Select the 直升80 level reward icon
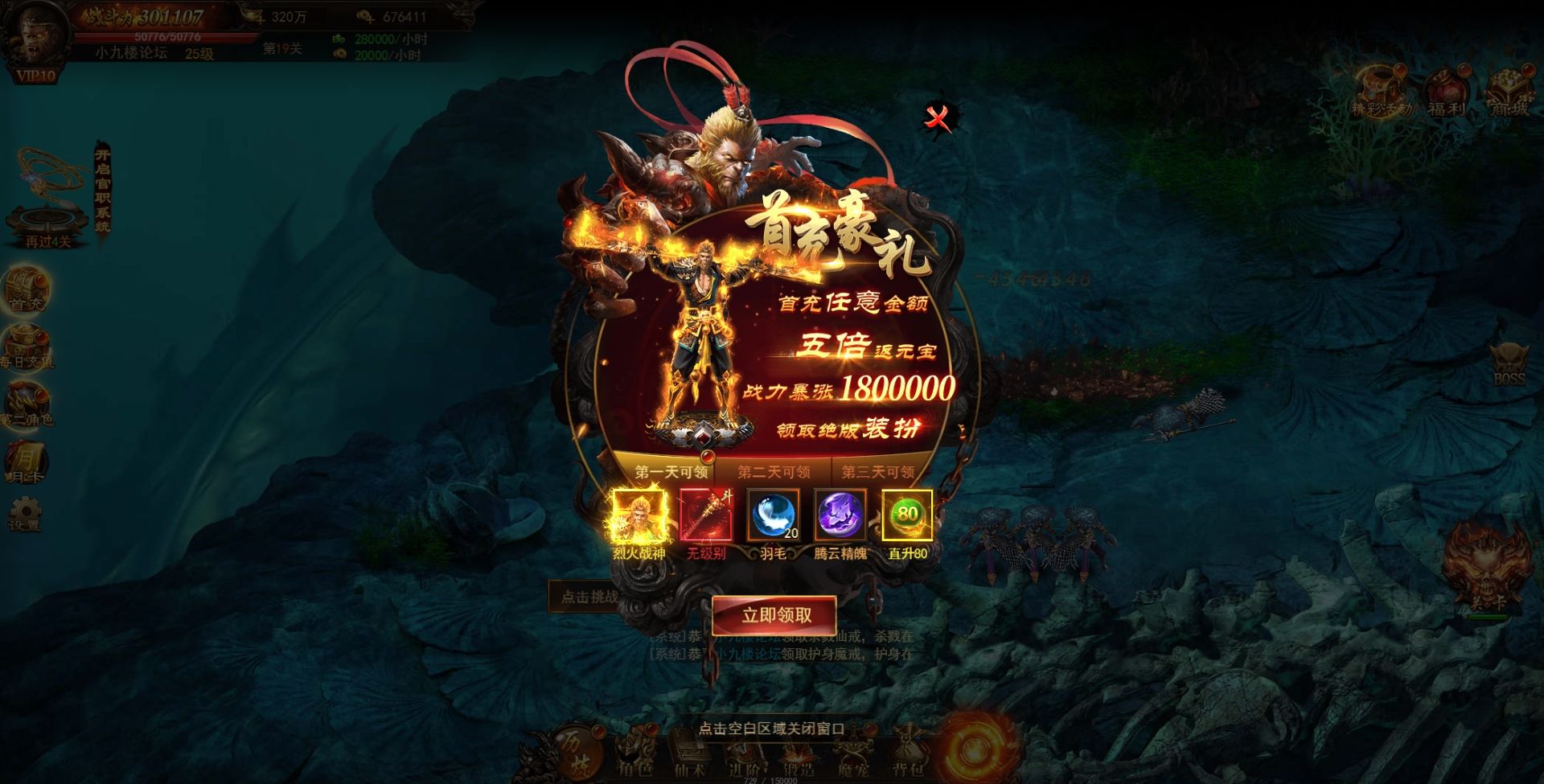This screenshot has height=784, width=1544. pos(908,515)
